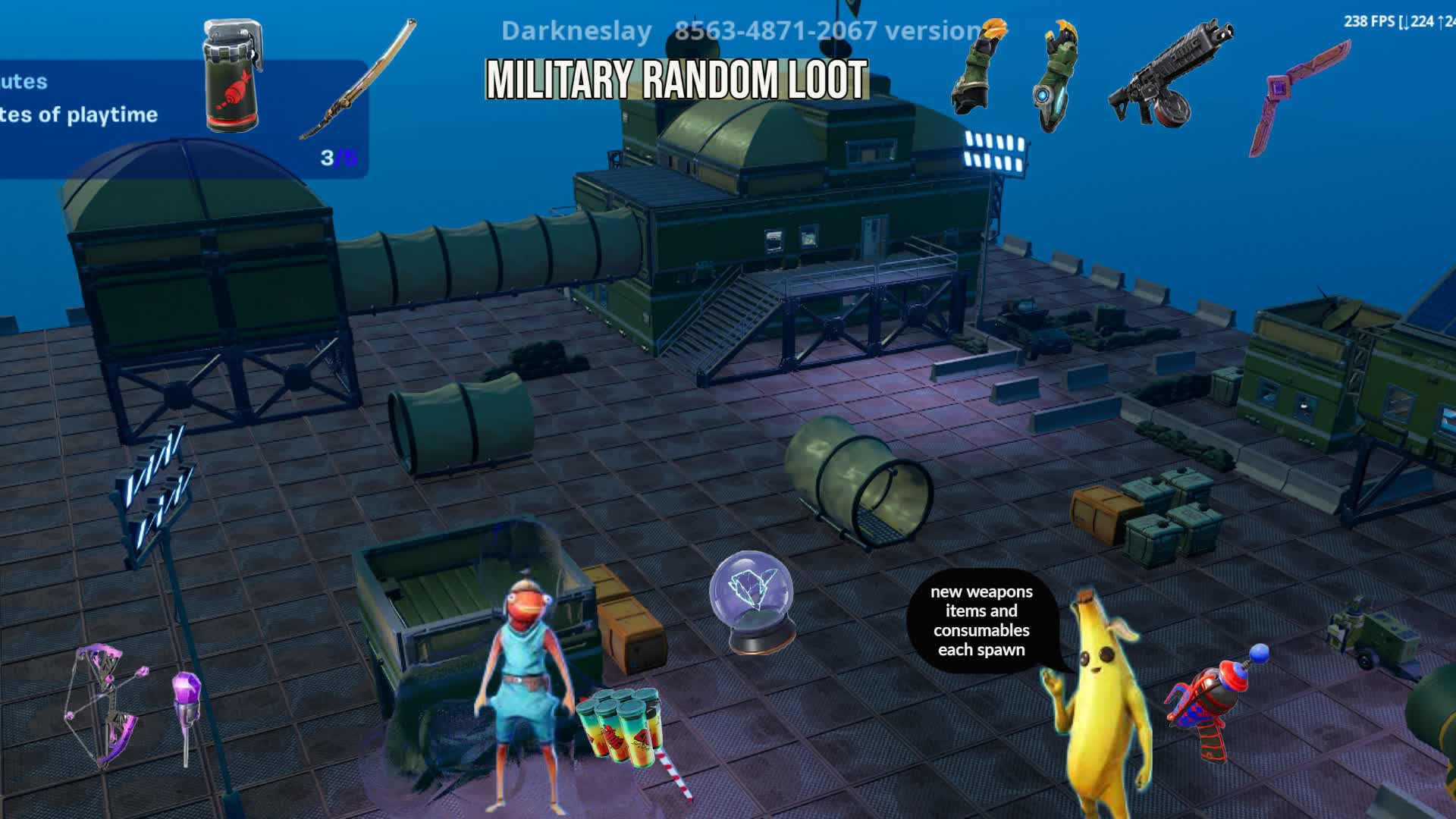Click the 3/5 progress indicator
1456x819 pixels.
point(337,158)
